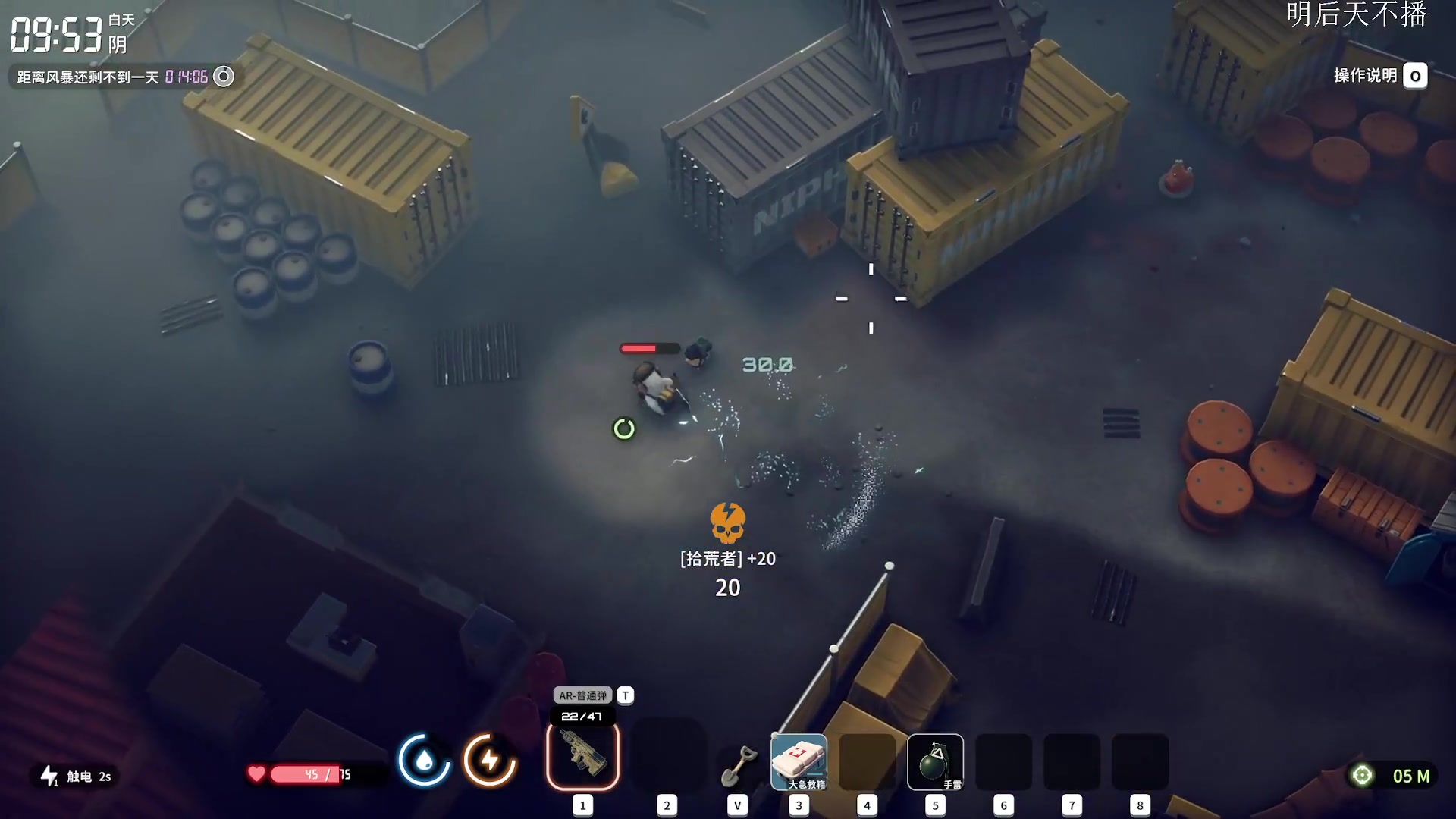Select the 手雷 grenade slot

tap(935, 761)
